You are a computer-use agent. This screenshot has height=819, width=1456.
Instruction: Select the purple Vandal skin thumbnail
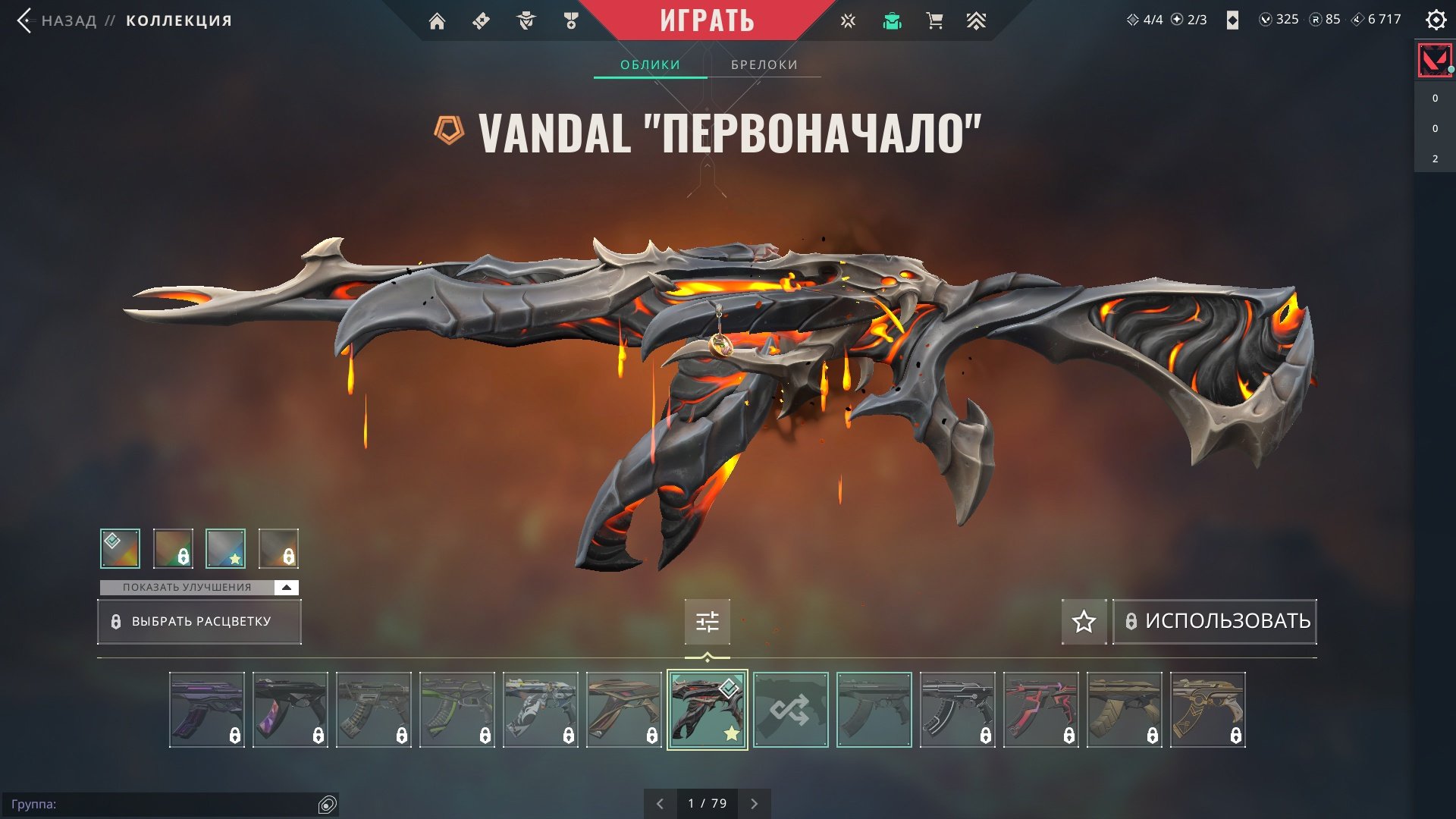point(207,710)
